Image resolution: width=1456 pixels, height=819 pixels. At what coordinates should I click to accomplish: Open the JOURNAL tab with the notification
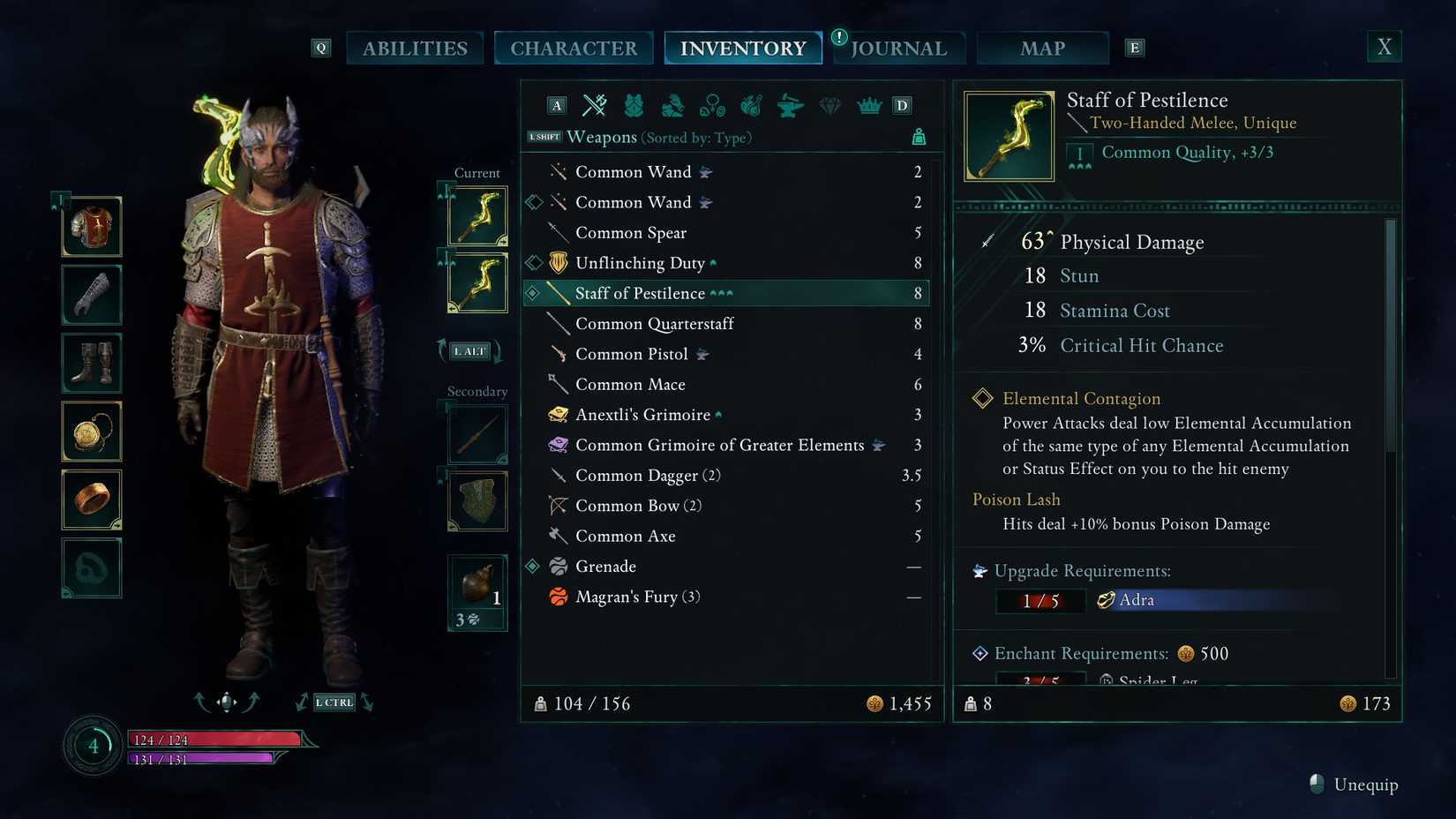coord(898,48)
